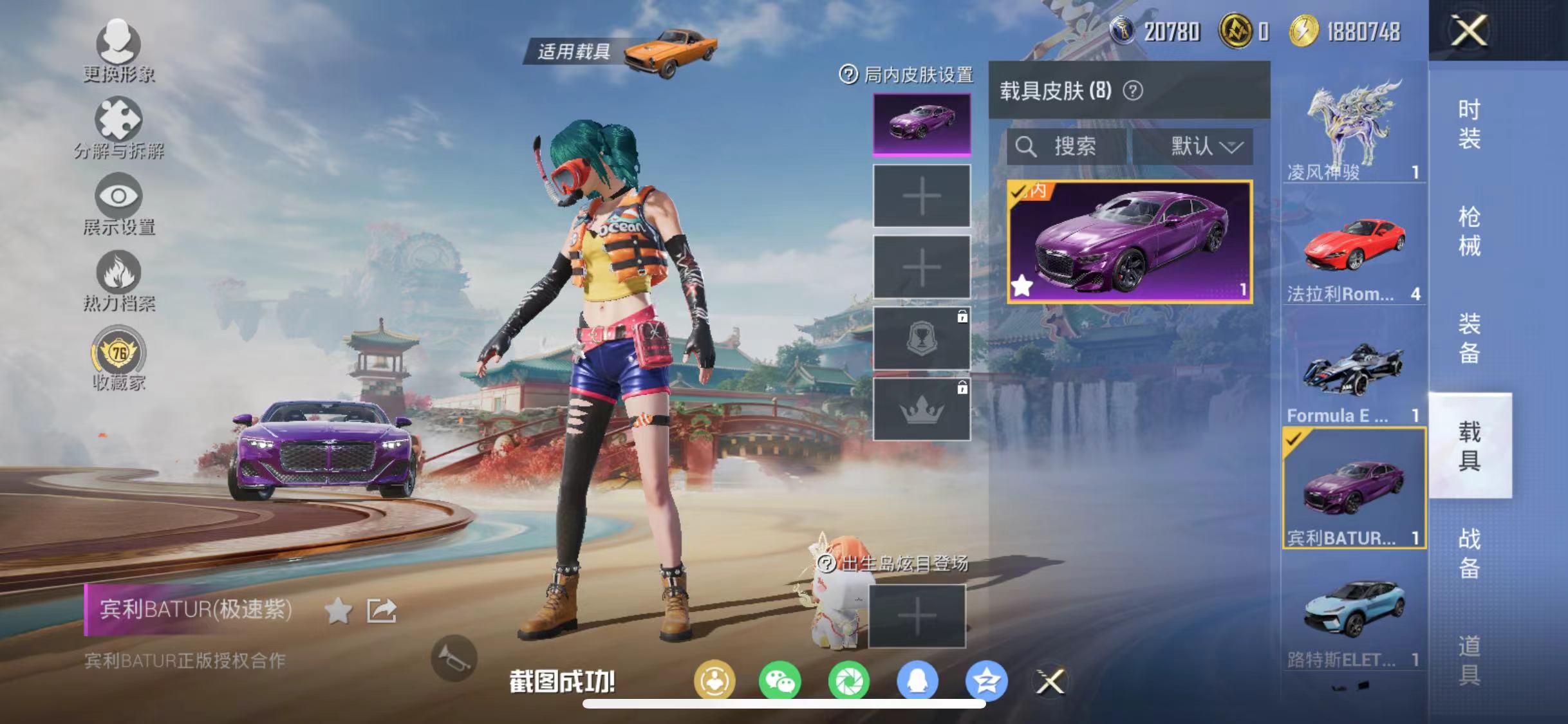This screenshot has width=1568, height=724.
Task: Click the 搜索 search input field
Action: pyautogui.click(x=1069, y=147)
